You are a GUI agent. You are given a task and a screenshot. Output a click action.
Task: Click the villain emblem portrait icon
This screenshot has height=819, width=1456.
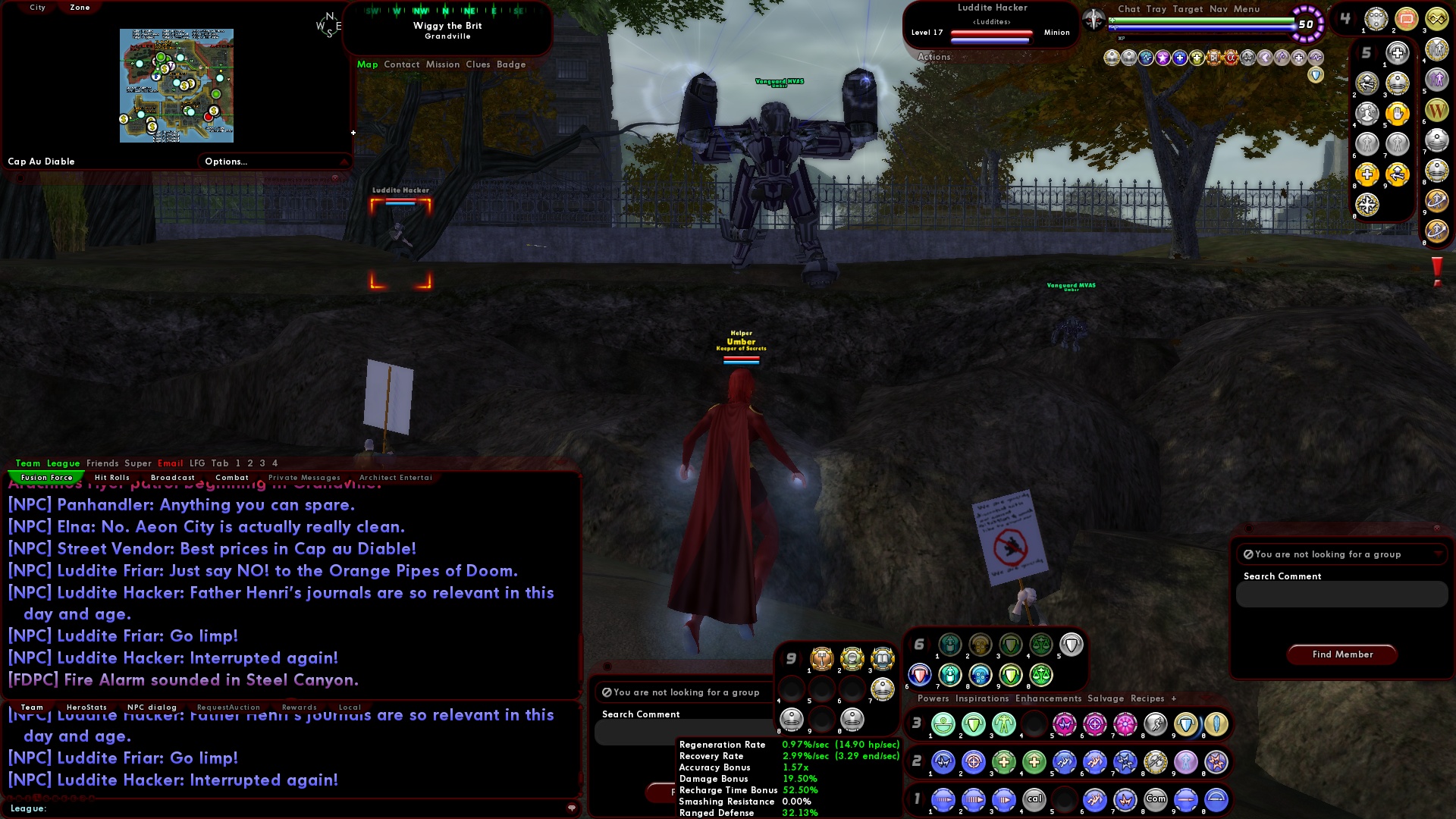point(1094,19)
